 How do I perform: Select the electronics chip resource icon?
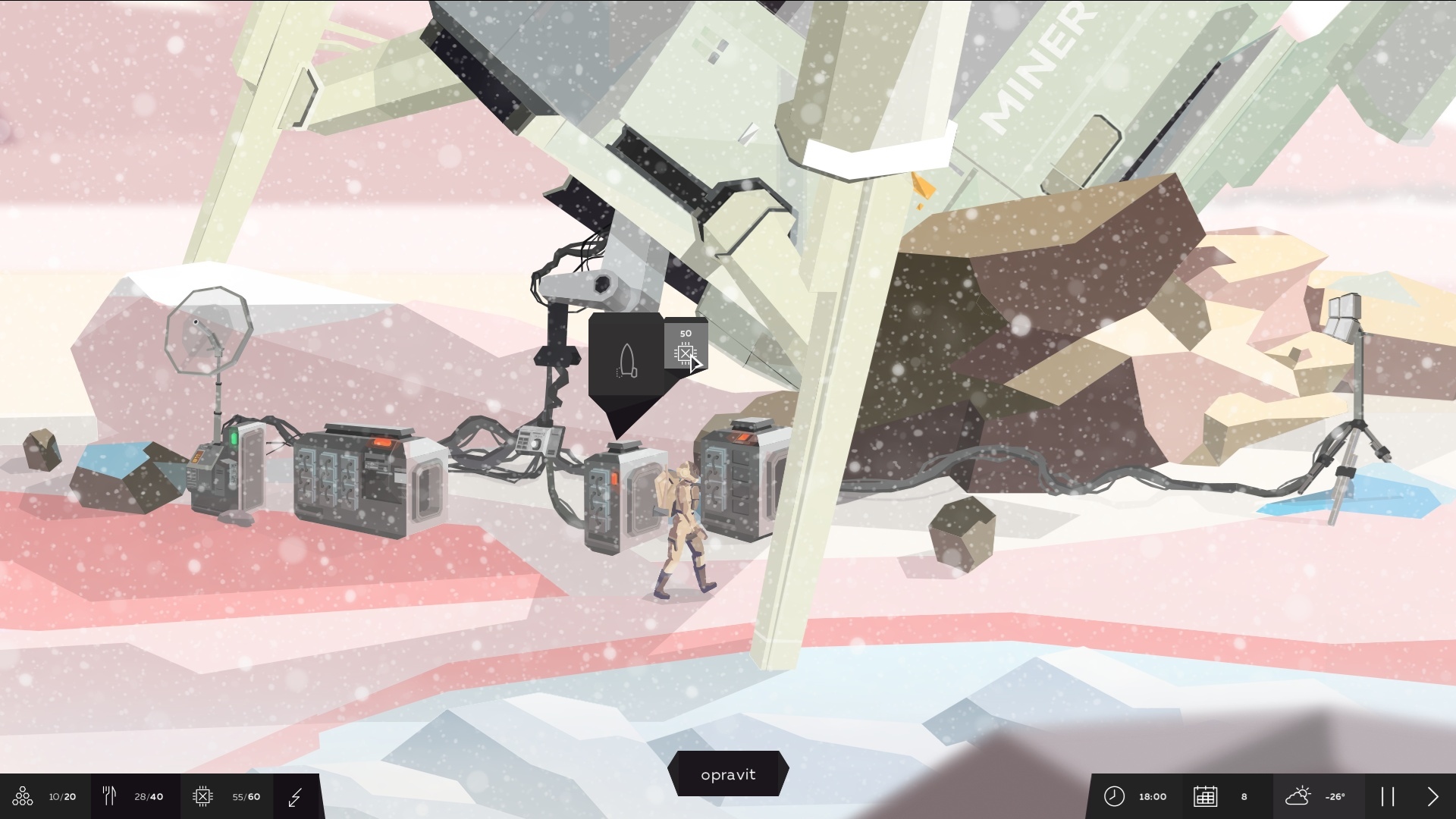pyautogui.click(x=202, y=796)
